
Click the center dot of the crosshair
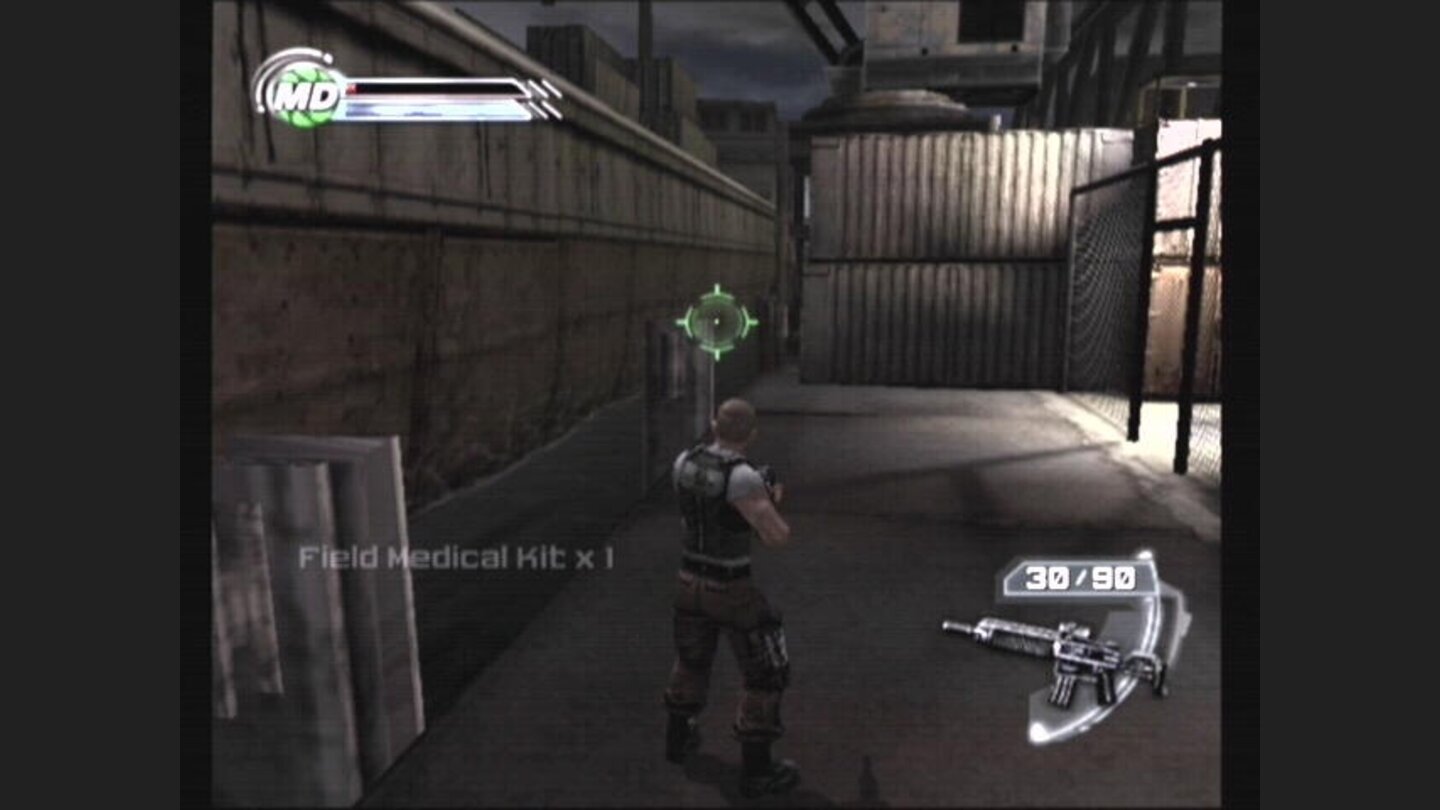click(718, 323)
